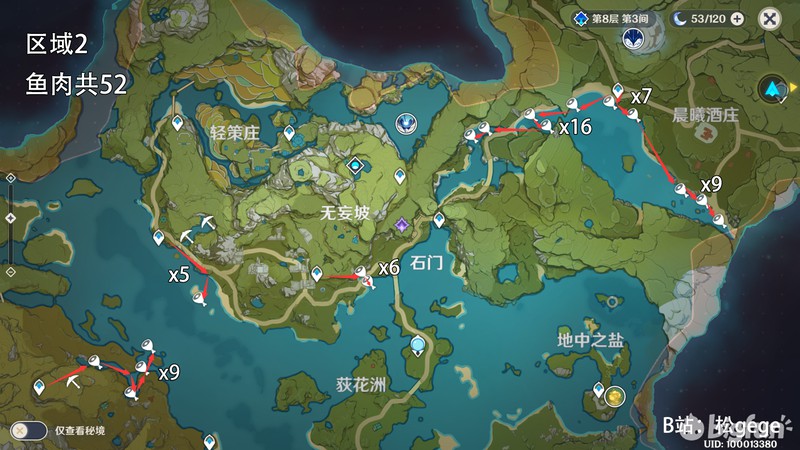Toggle the 仅查看秘境 domains-only switch
This screenshot has width=800, height=450.
pos(28,430)
